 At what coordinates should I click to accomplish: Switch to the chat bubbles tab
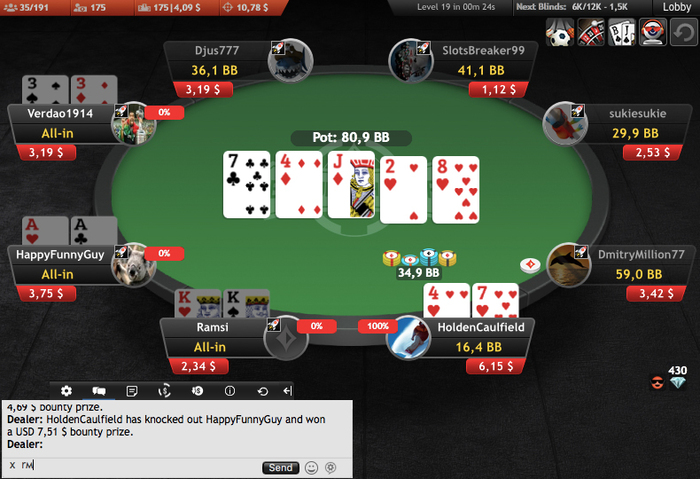99,390
